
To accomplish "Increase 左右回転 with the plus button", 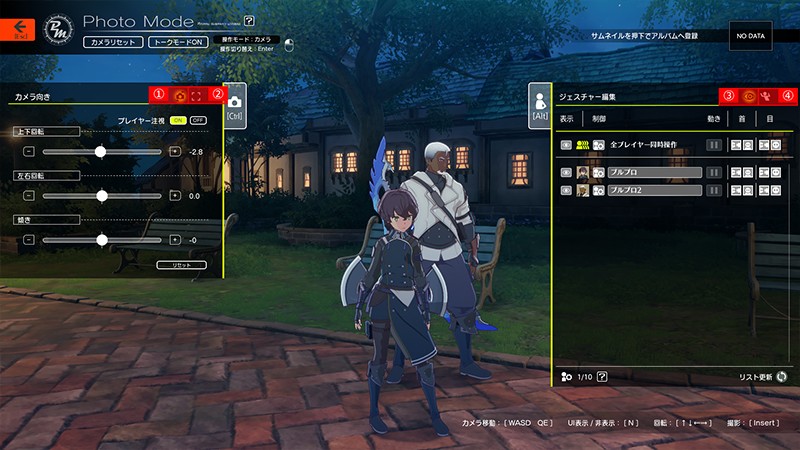I will [x=175, y=196].
